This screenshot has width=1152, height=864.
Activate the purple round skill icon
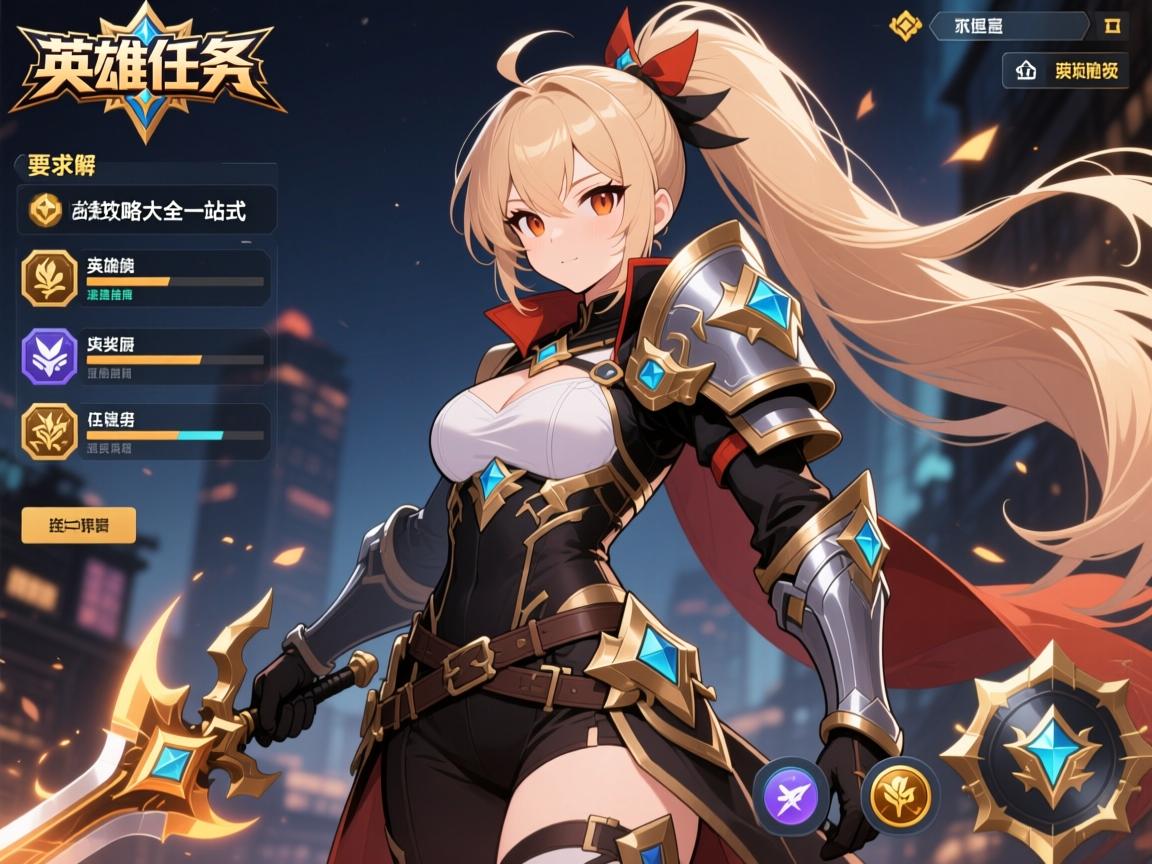coord(790,796)
